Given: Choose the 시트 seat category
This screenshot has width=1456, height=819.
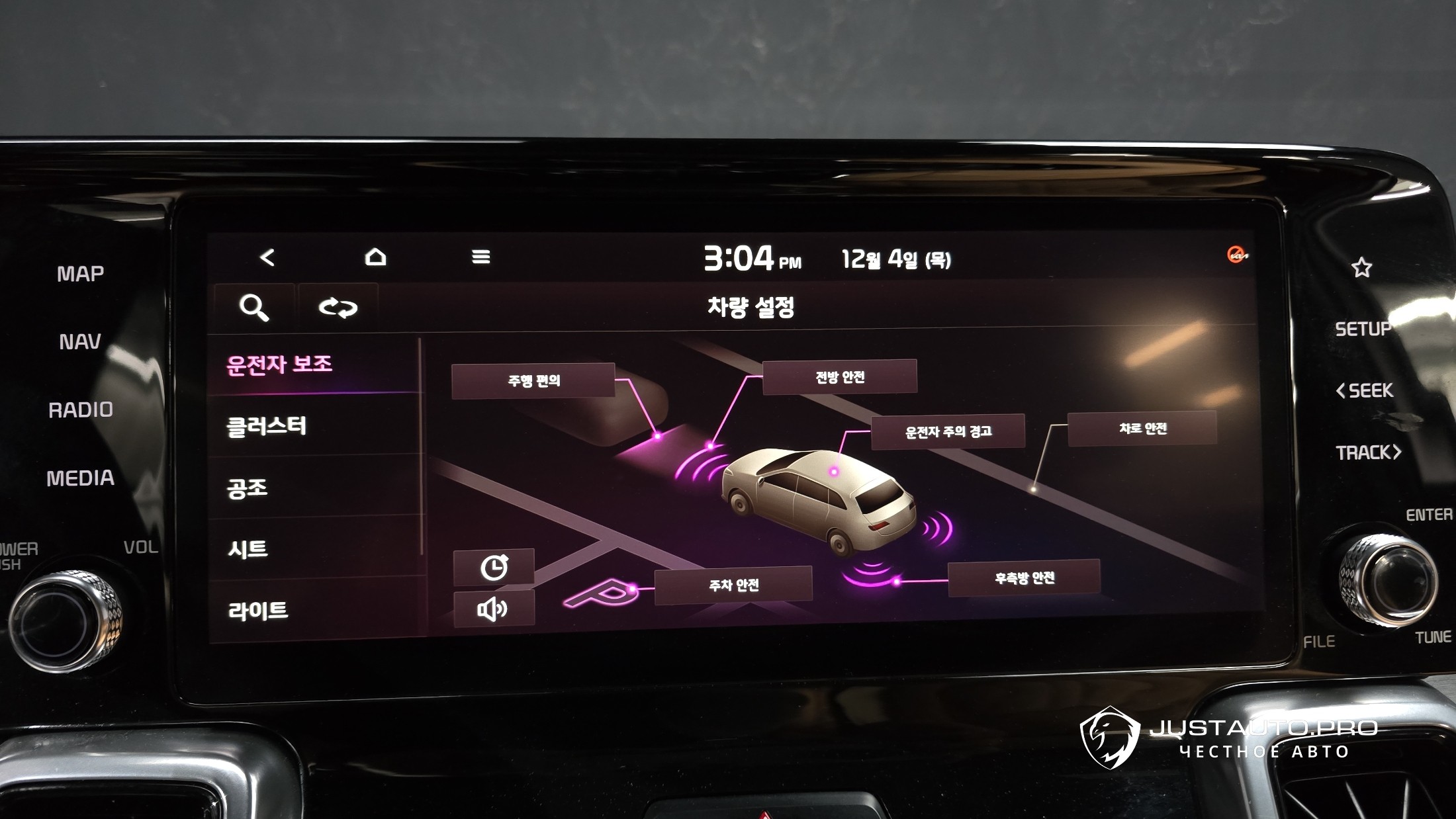Looking at the screenshot, I should click(x=248, y=549).
